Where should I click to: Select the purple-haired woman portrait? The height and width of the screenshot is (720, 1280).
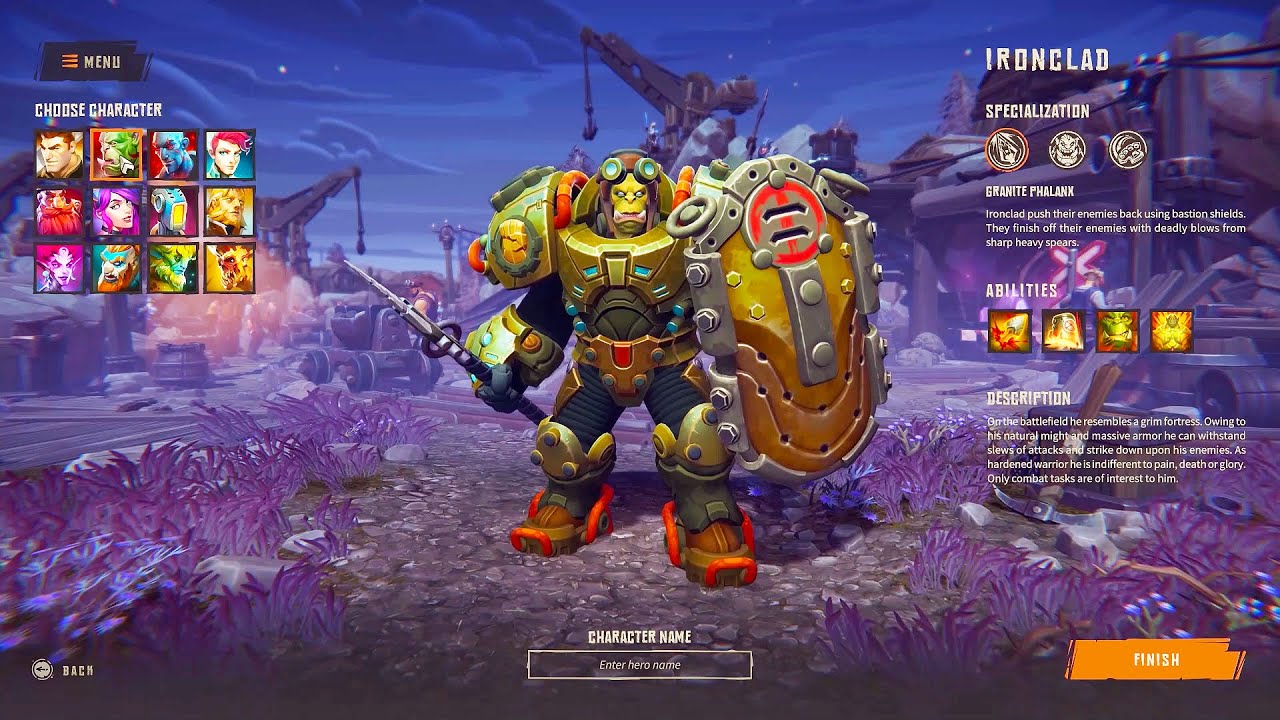point(117,211)
